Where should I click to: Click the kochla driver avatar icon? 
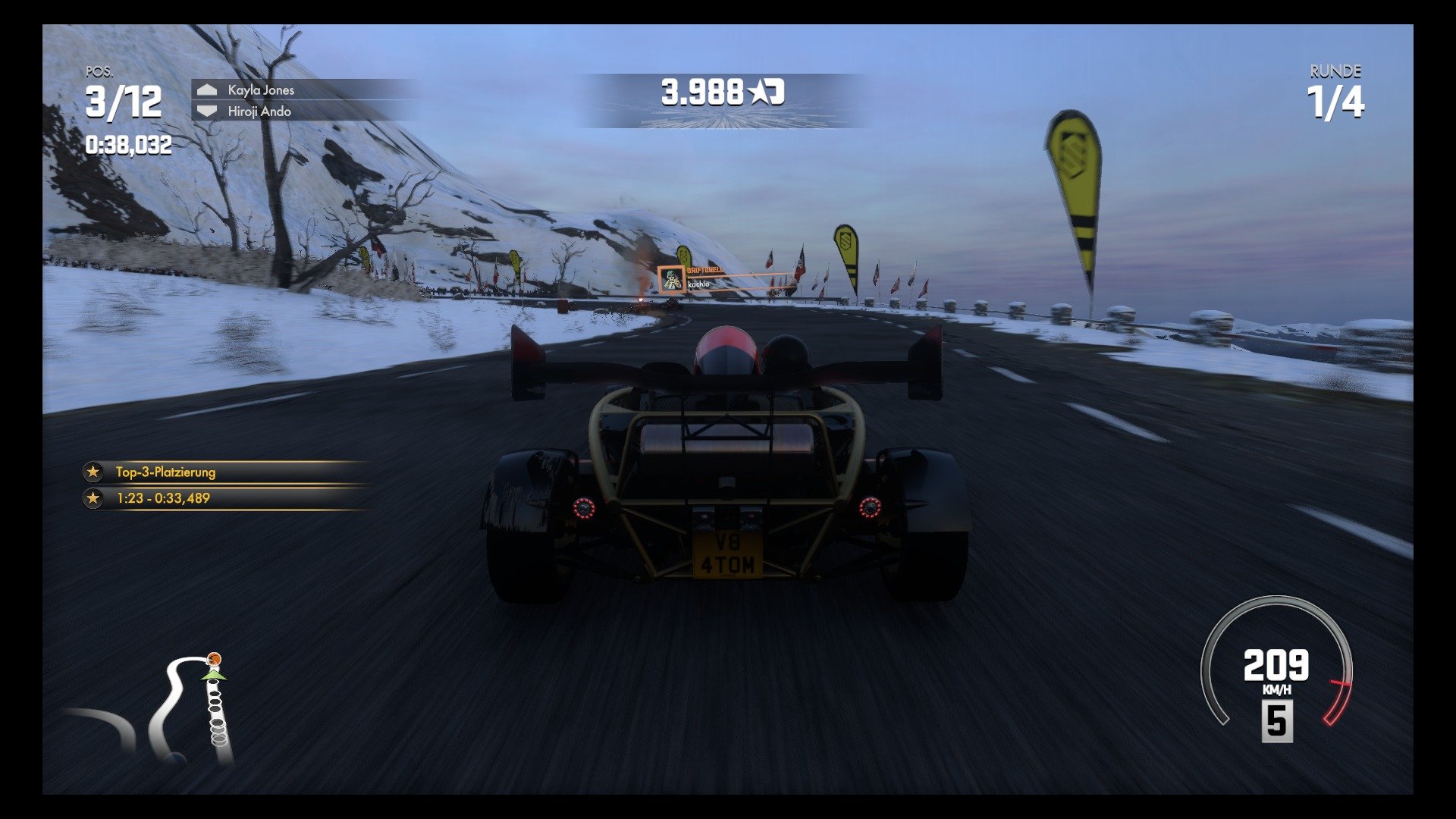(x=670, y=281)
